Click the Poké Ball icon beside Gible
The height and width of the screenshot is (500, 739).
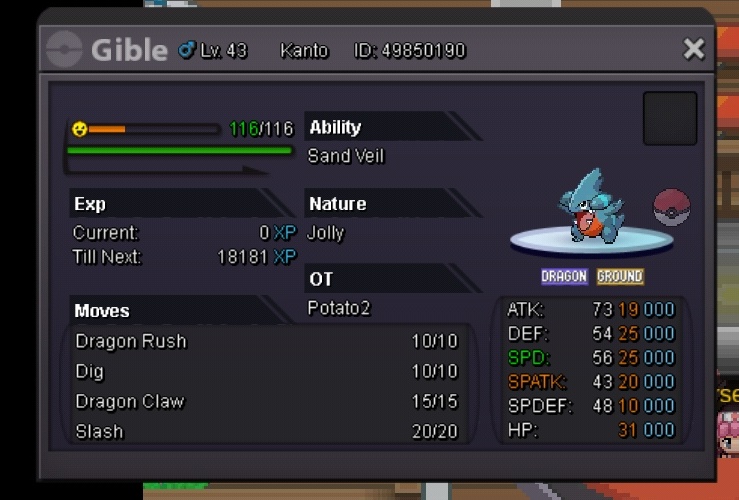pos(671,207)
